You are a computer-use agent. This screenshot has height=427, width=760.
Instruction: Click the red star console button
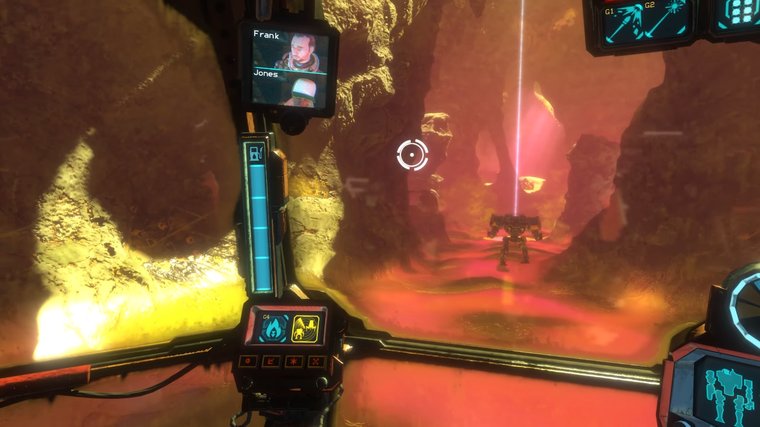[x=294, y=360]
